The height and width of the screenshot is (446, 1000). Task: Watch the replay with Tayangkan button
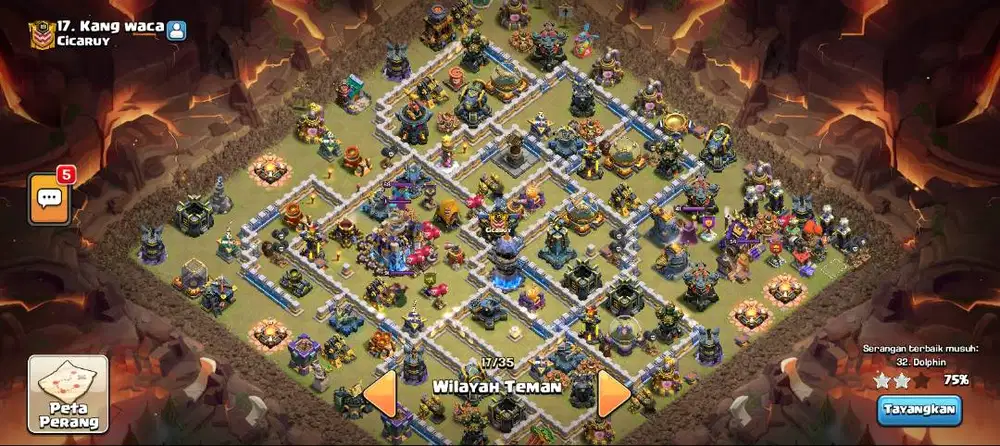pos(918,409)
